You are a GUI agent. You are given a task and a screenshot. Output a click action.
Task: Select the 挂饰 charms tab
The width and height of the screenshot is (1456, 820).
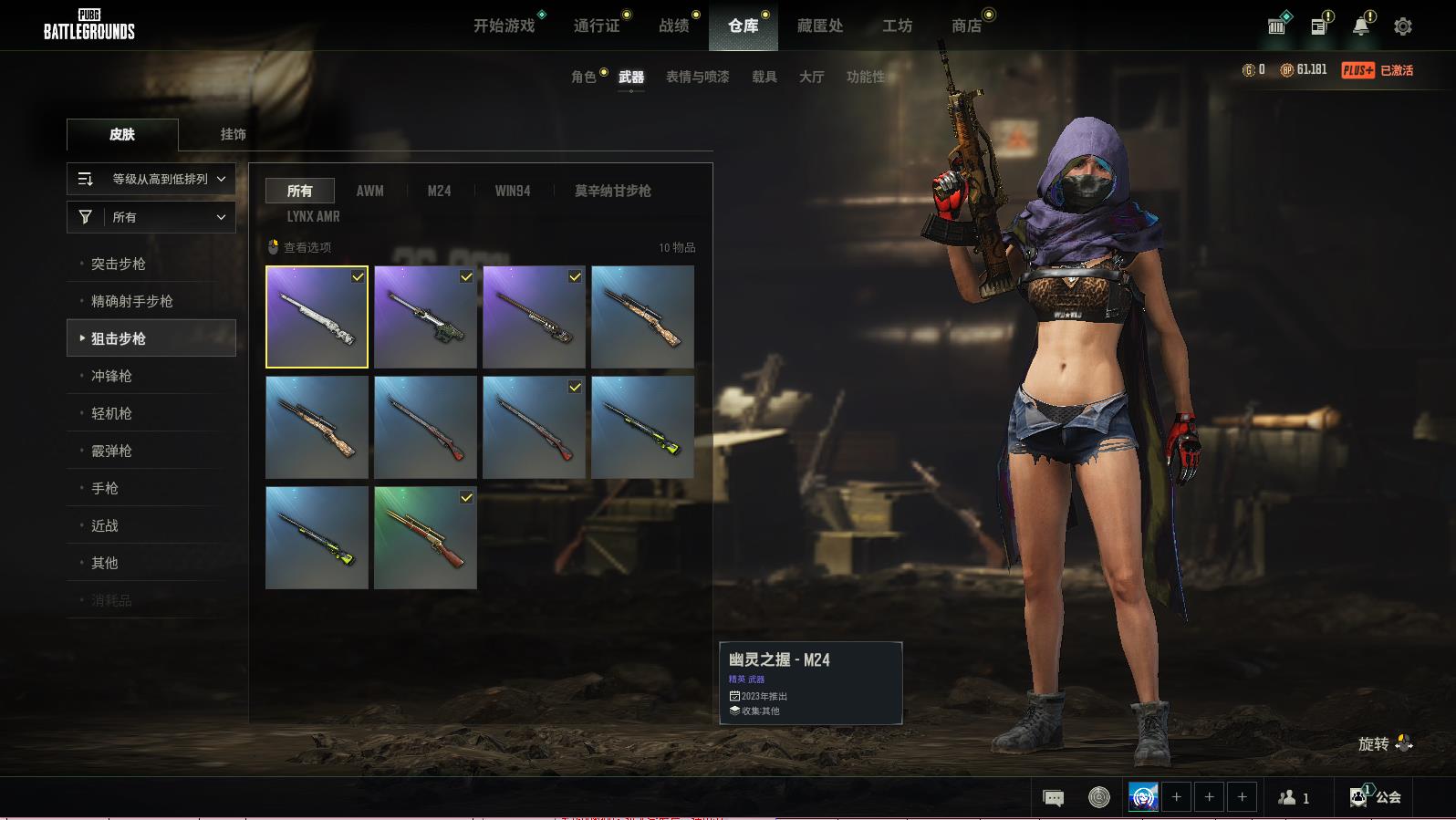pyautogui.click(x=233, y=134)
